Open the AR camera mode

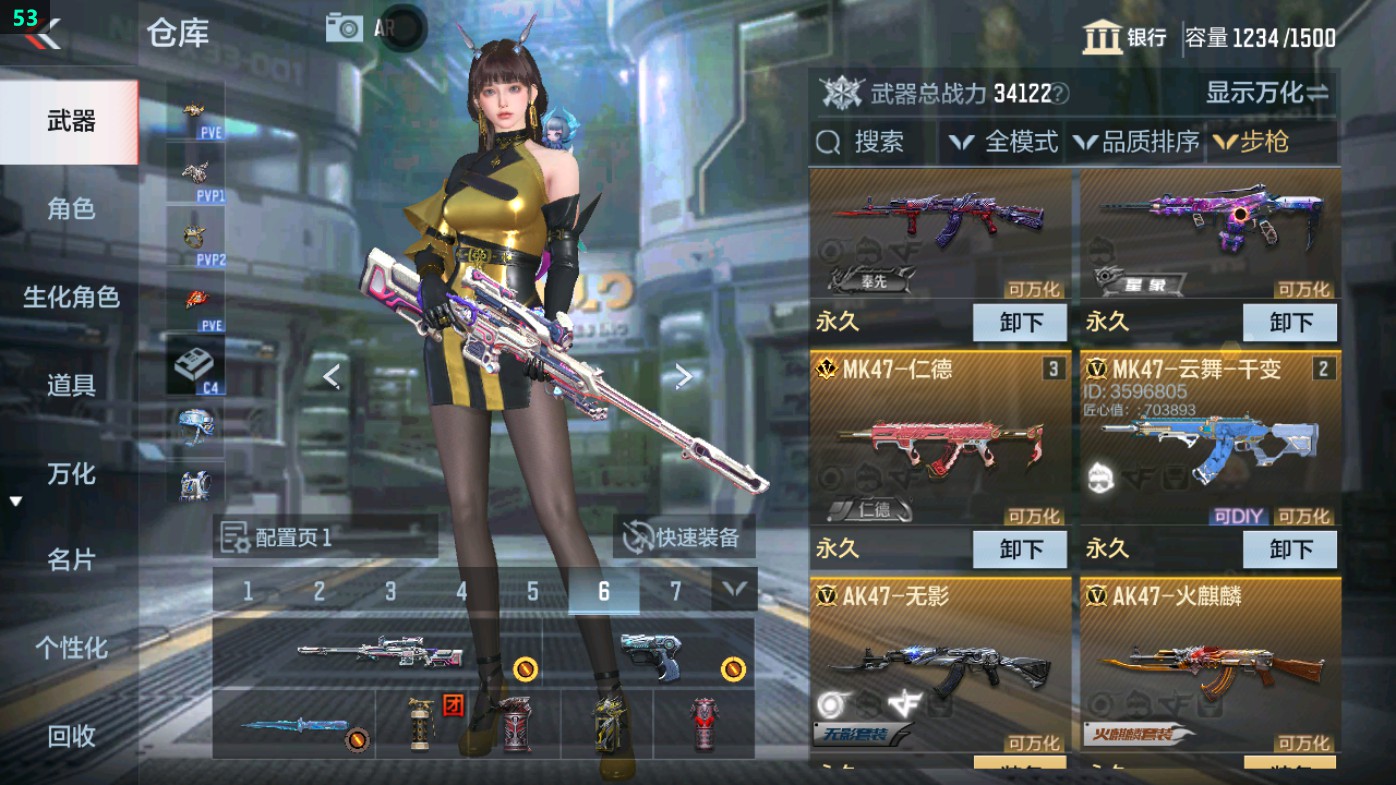(x=344, y=27)
